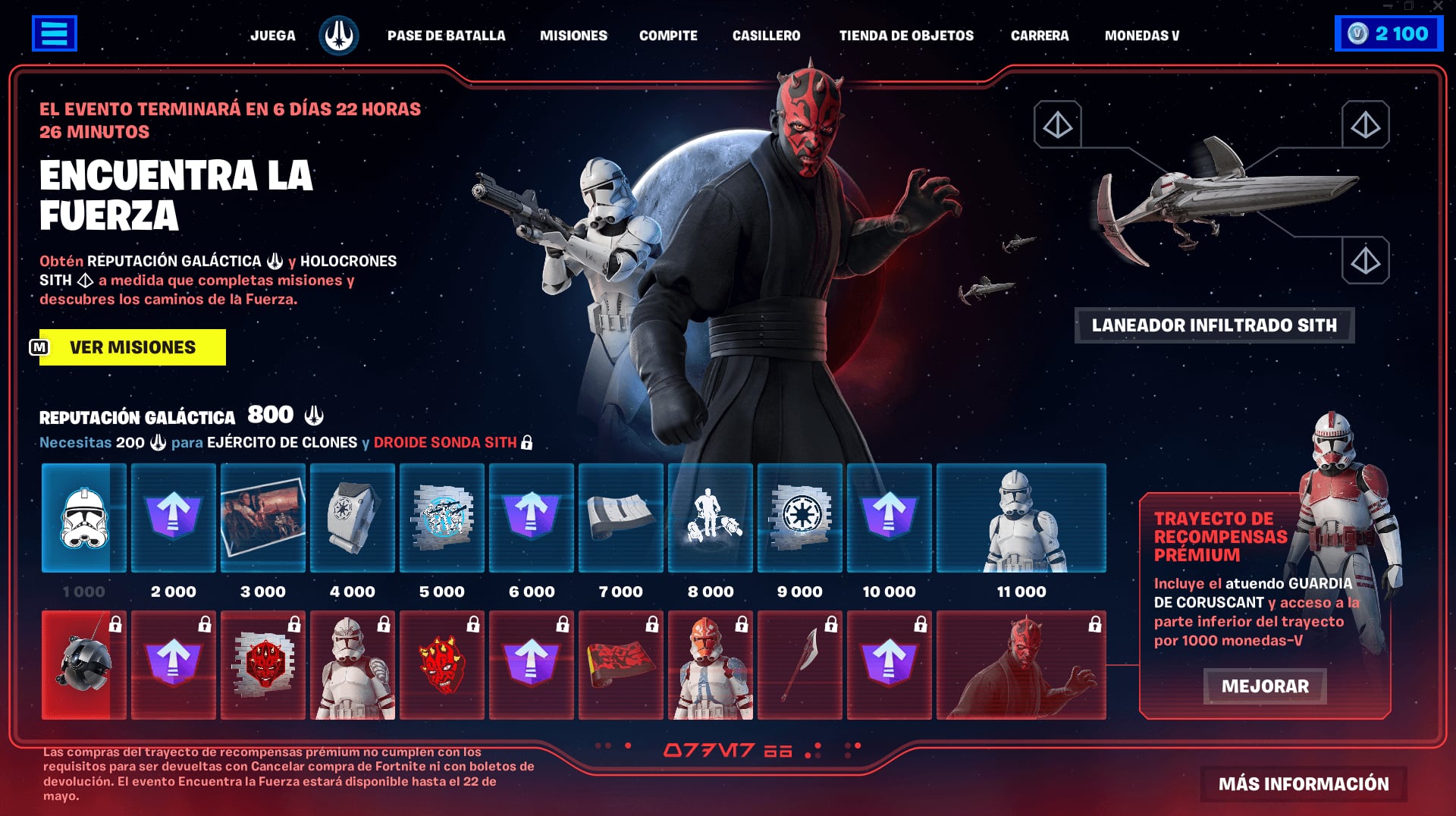Pick the locked Sith probe droid reward

[83, 665]
